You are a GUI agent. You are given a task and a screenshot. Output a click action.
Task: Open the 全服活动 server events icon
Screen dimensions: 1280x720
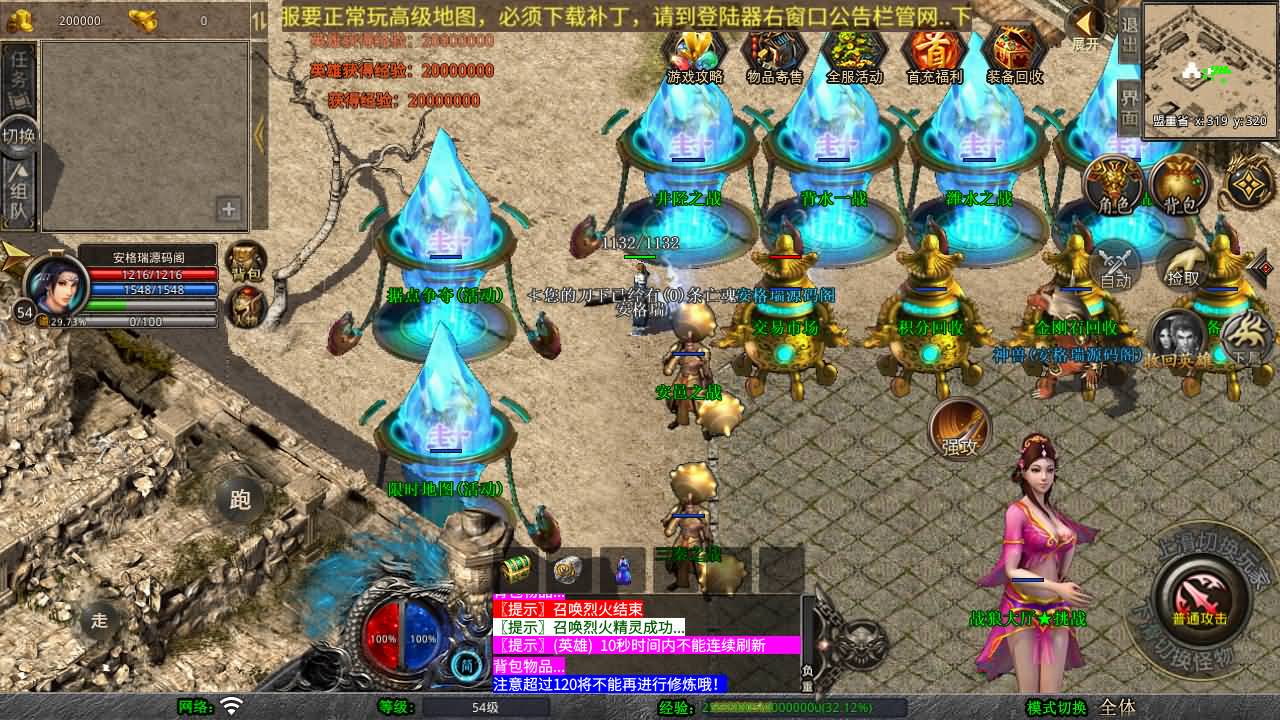pos(855,53)
